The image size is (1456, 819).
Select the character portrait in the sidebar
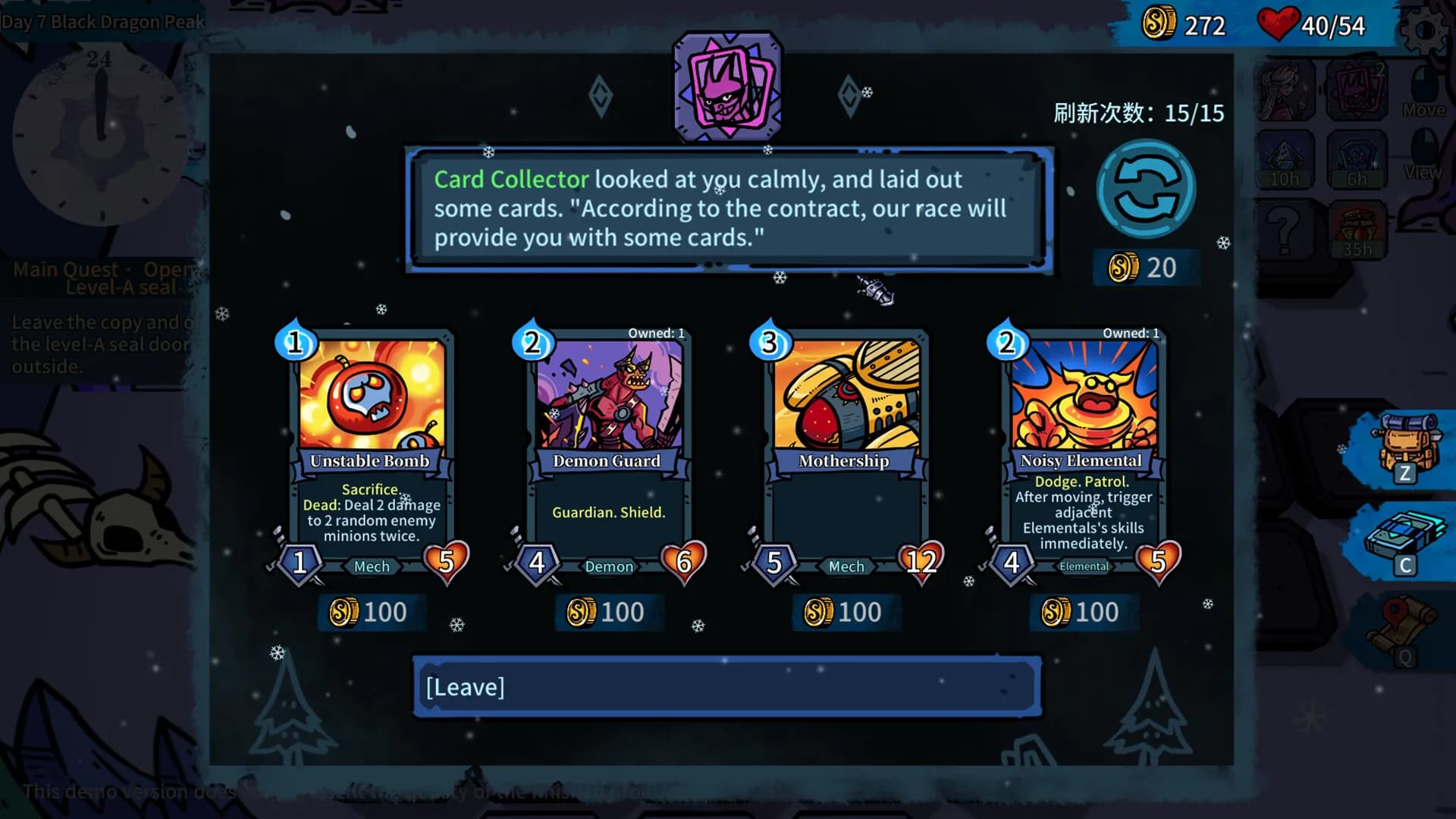pos(1287,91)
